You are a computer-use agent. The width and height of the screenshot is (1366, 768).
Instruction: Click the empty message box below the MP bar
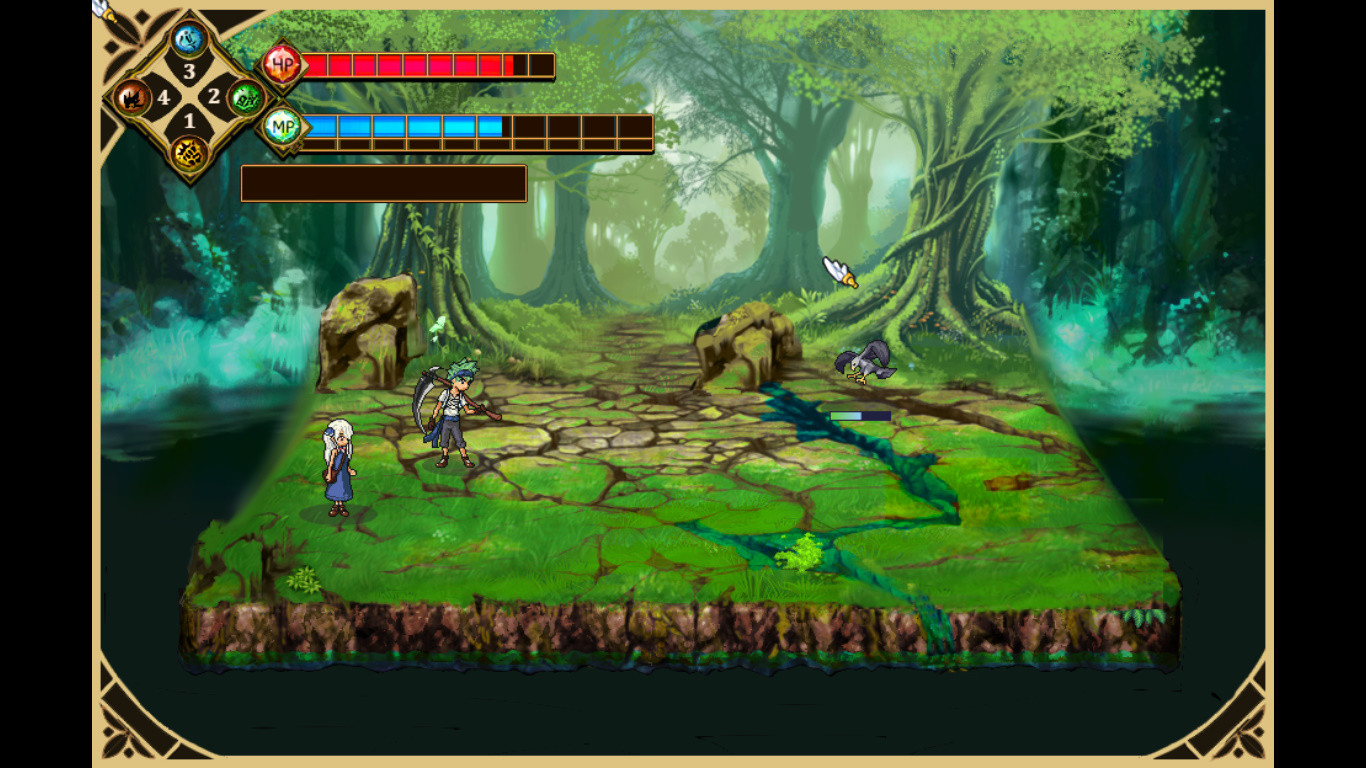(x=383, y=185)
